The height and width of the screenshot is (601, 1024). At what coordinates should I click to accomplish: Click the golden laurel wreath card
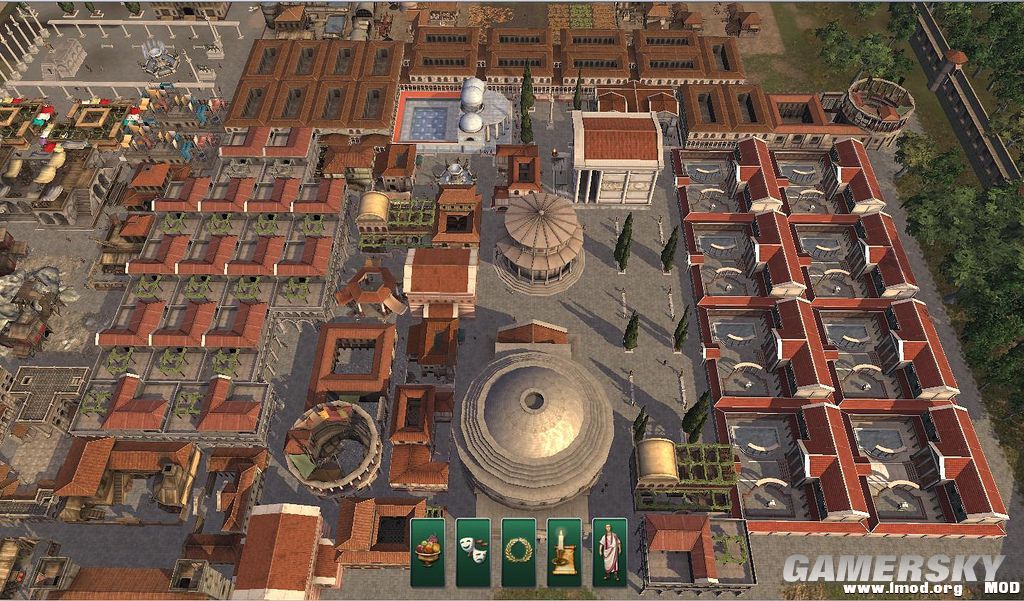(x=518, y=552)
